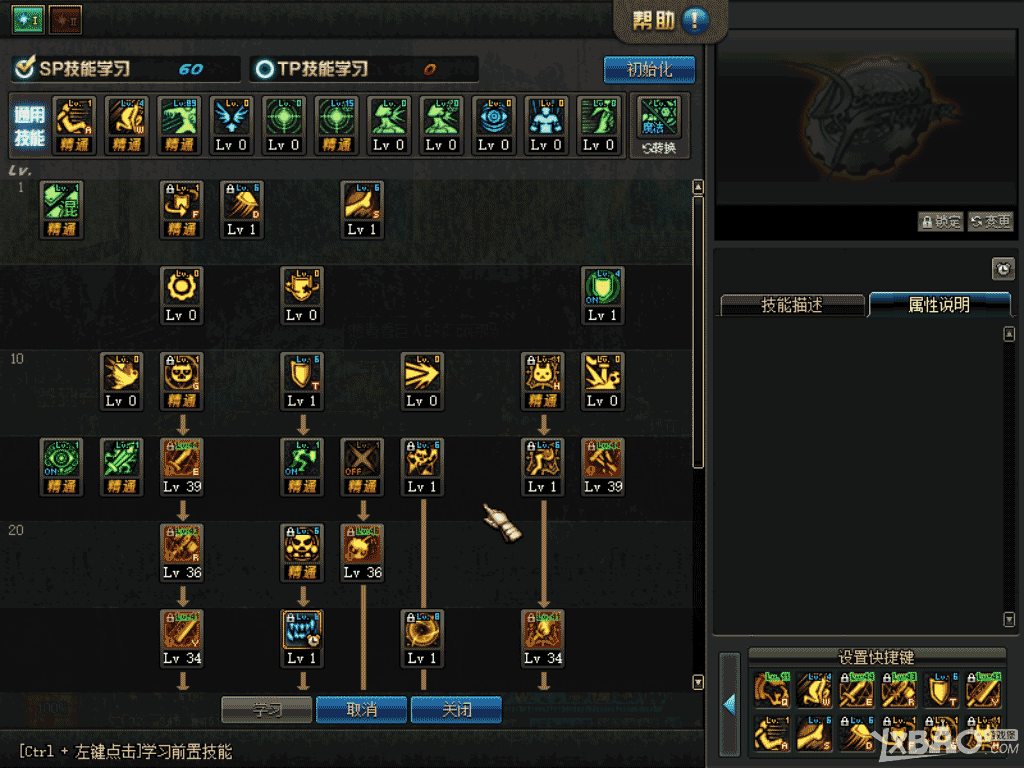Open the 帮助 help button
Viewport: 1024px width, 768px height.
pyautogui.click(x=670, y=20)
